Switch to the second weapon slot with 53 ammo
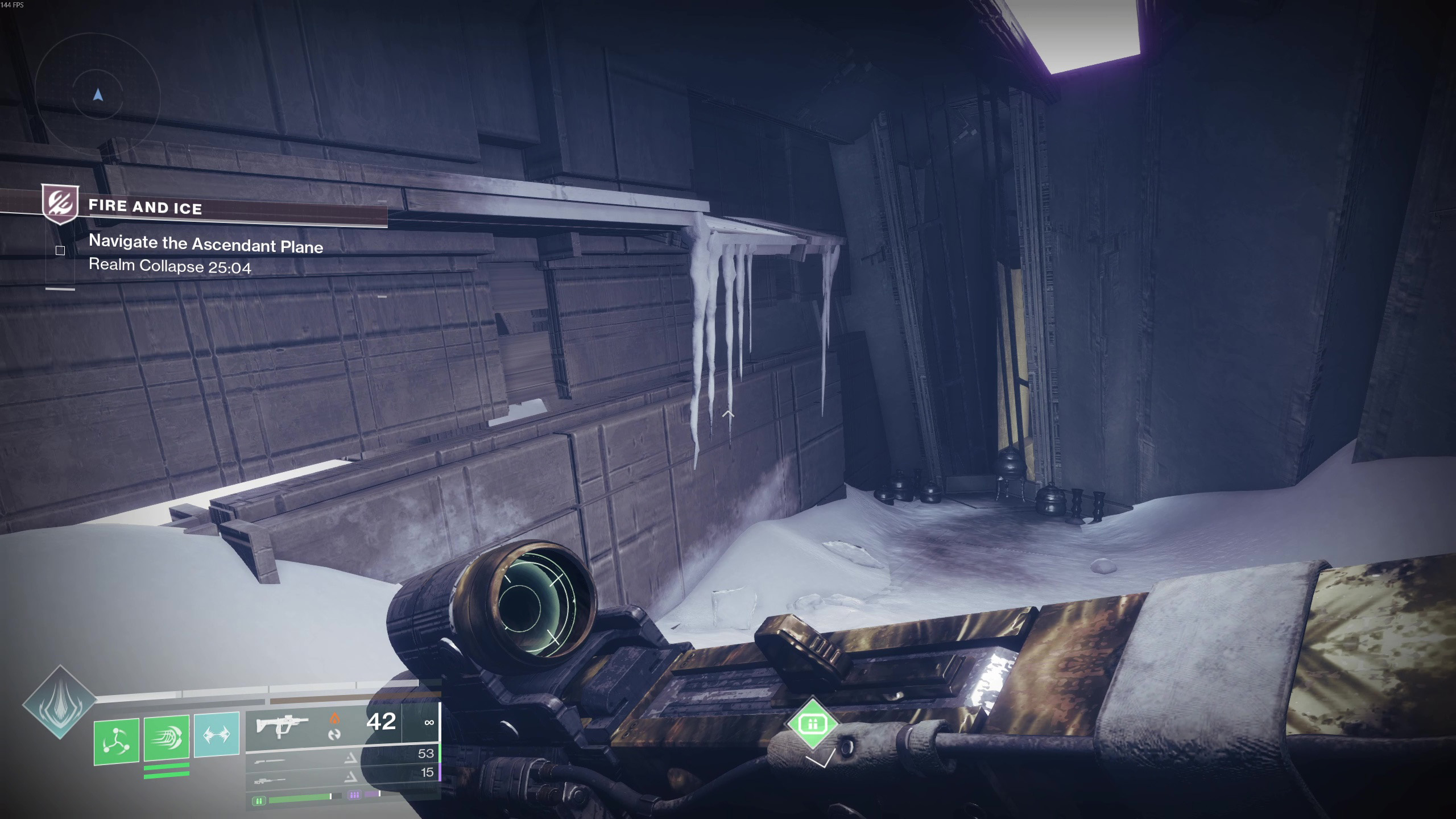 click(x=341, y=756)
